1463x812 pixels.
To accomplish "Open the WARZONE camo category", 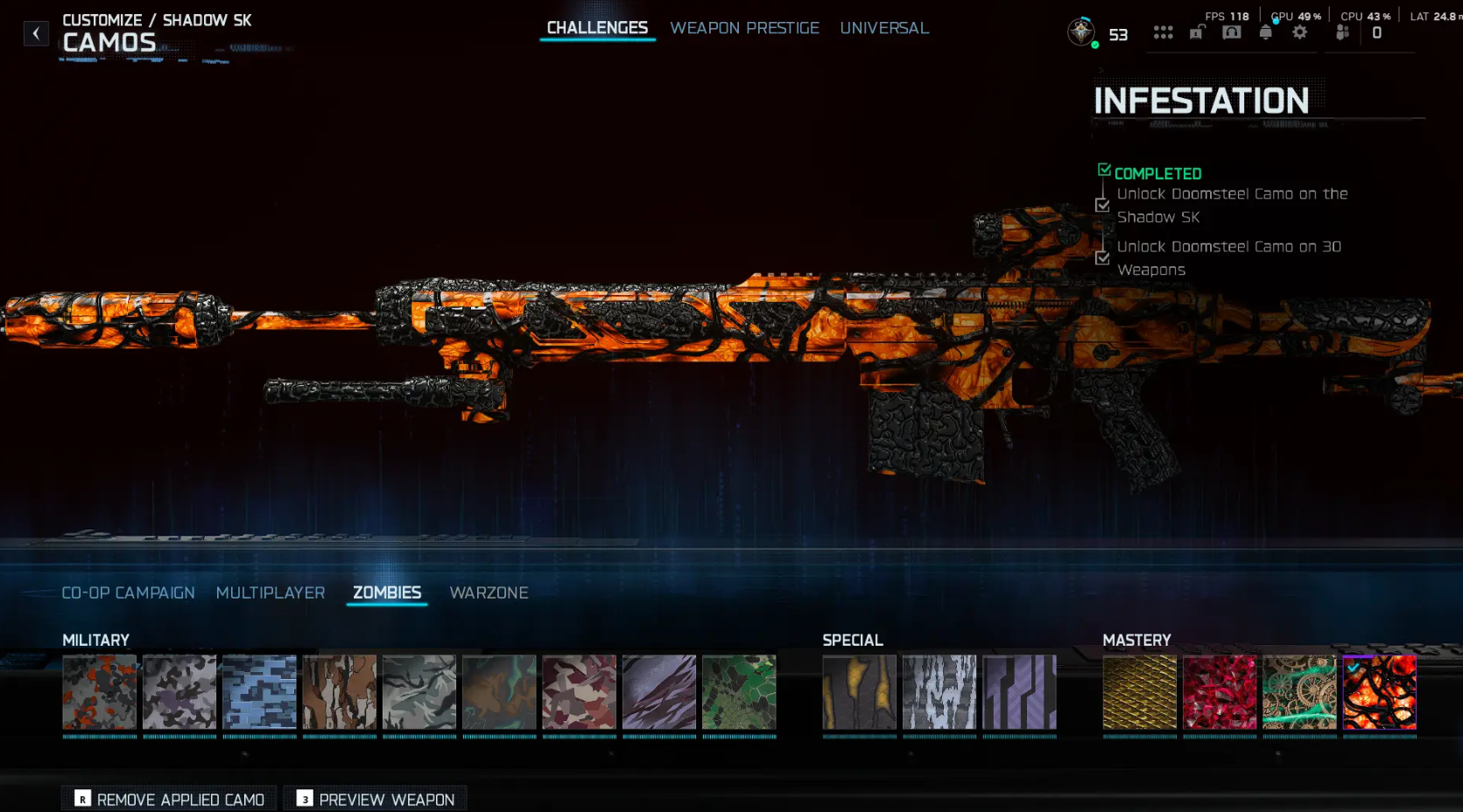I will (489, 592).
